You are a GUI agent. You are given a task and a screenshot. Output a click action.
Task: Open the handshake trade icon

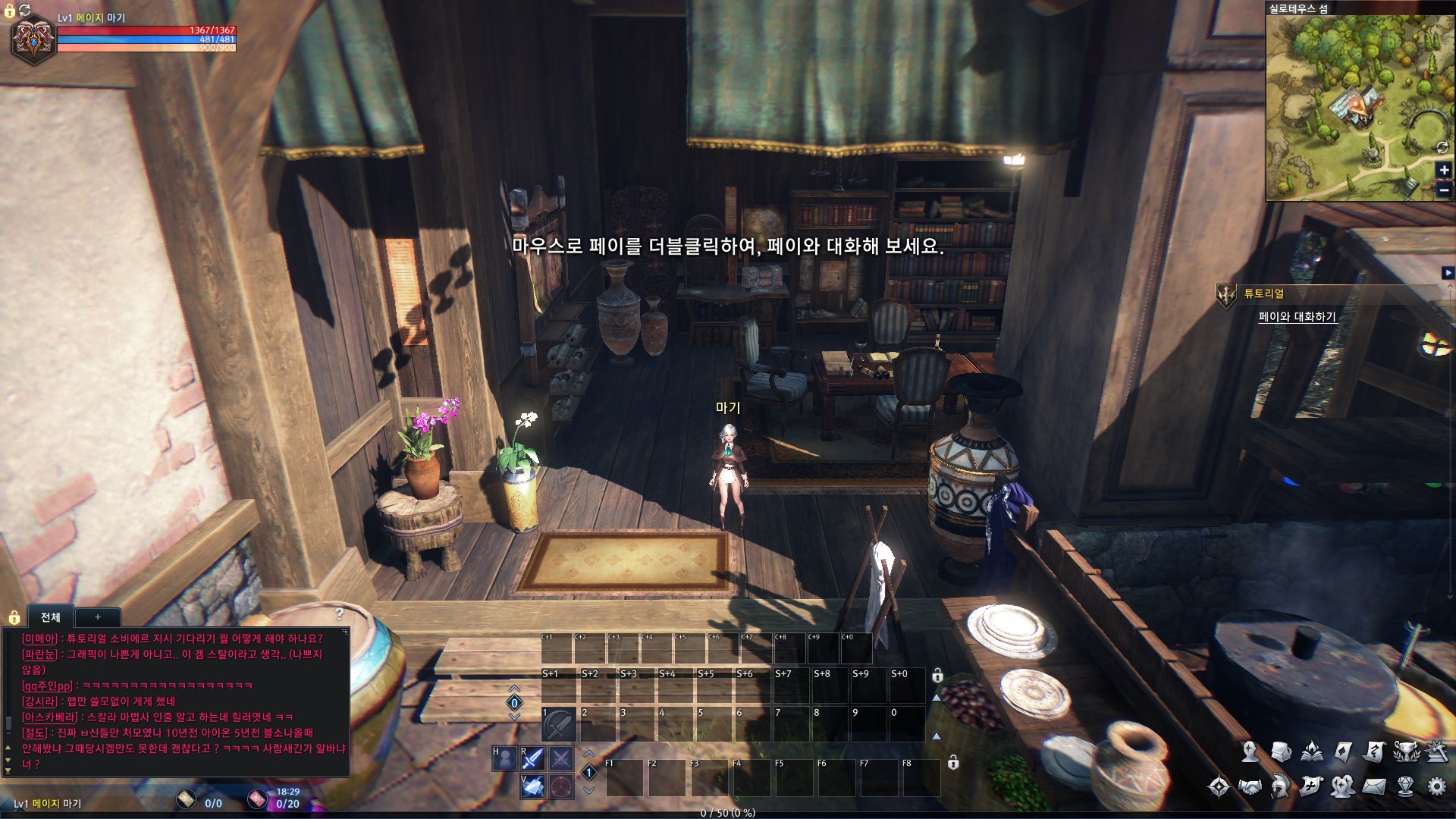point(1250,786)
